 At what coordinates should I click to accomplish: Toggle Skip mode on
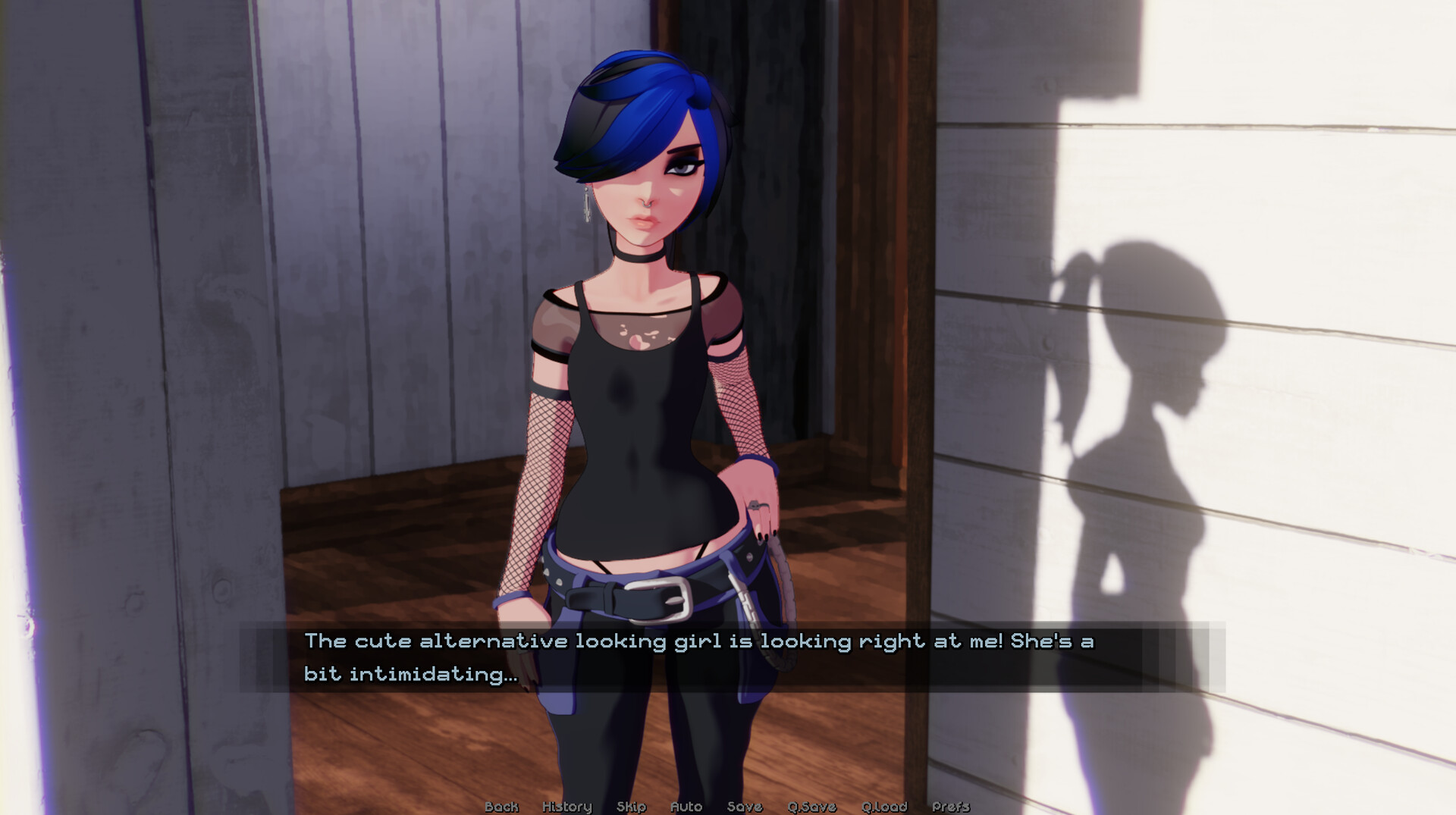[x=632, y=807]
